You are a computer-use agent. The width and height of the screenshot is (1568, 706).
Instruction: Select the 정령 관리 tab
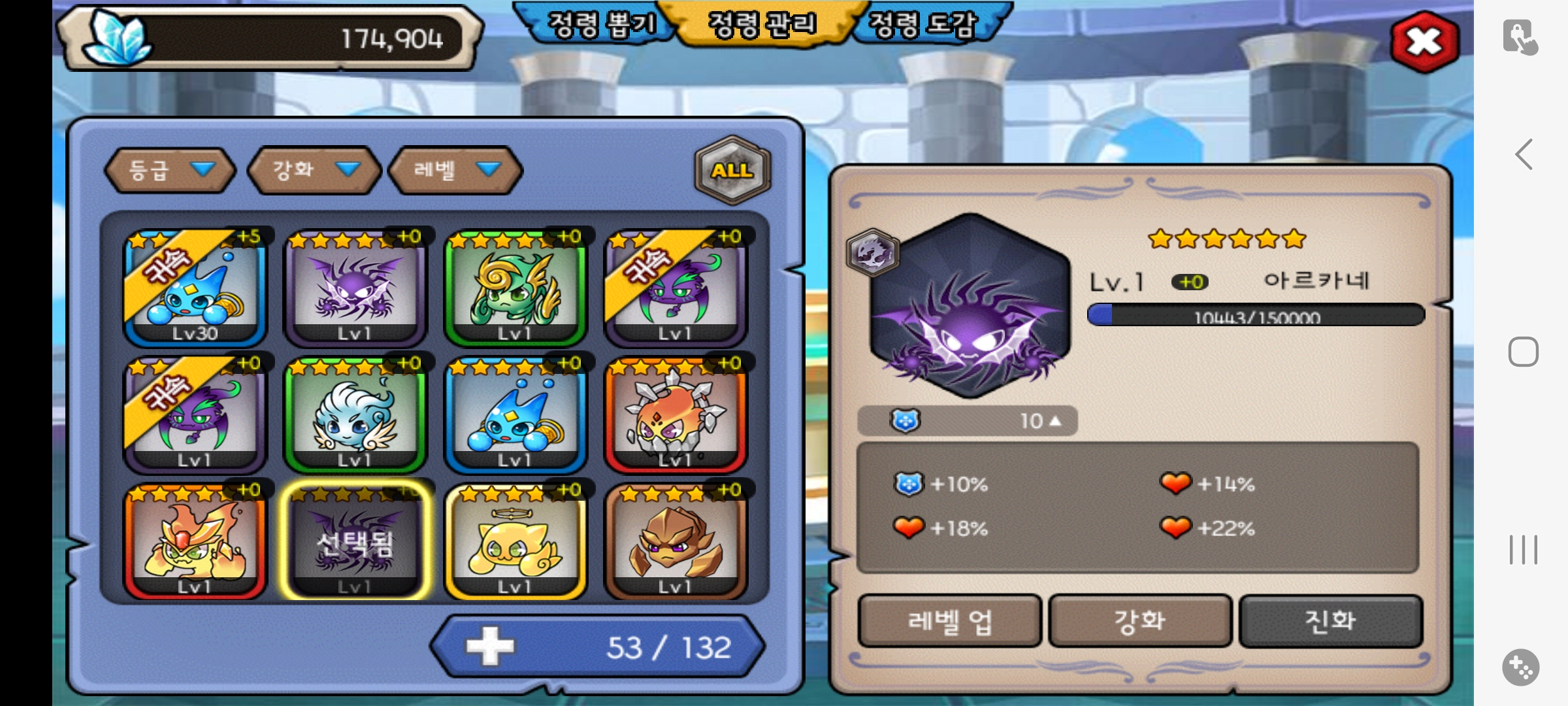point(762,25)
